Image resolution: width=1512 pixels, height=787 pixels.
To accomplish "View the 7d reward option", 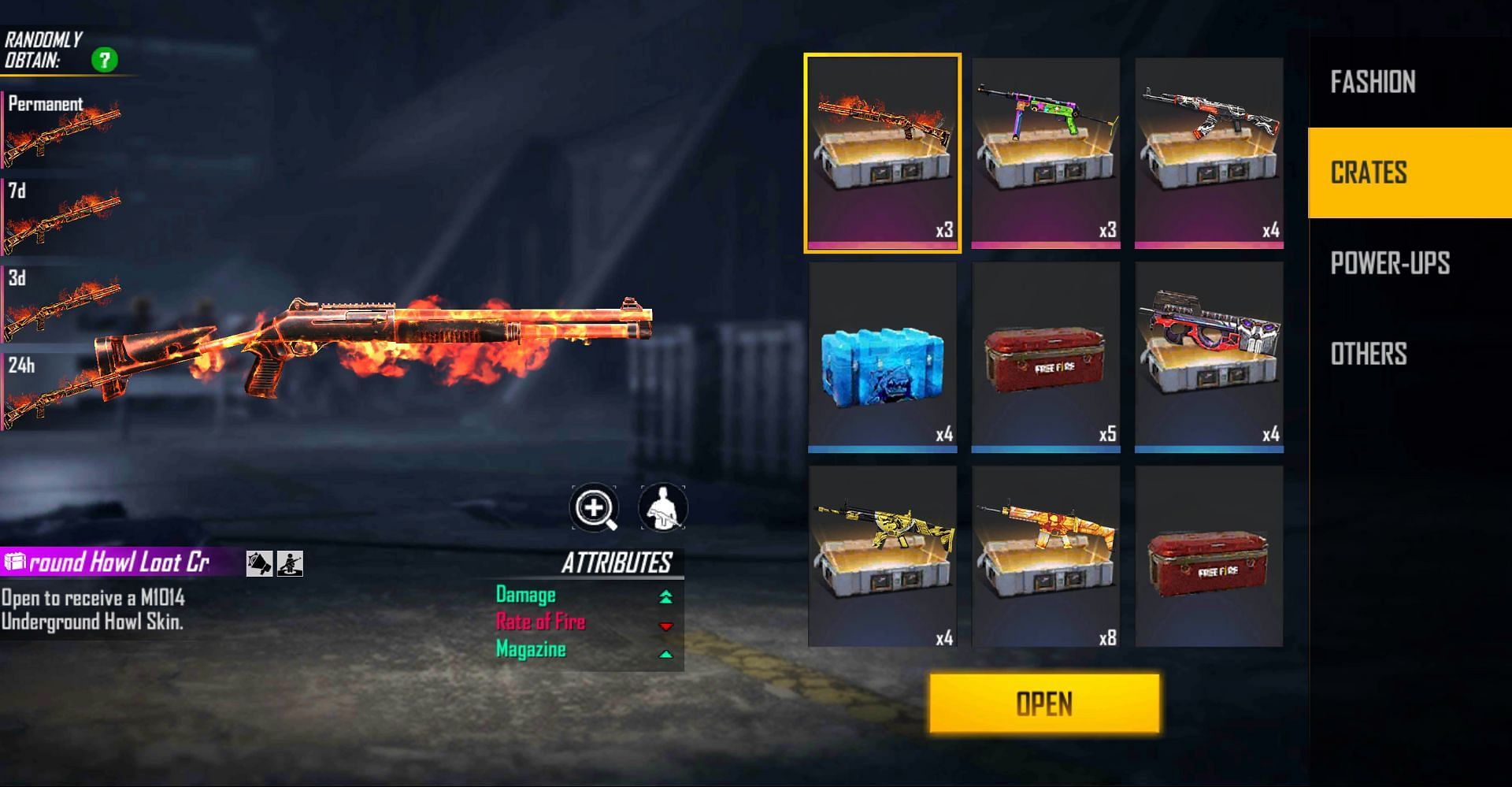I will [x=61, y=217].
